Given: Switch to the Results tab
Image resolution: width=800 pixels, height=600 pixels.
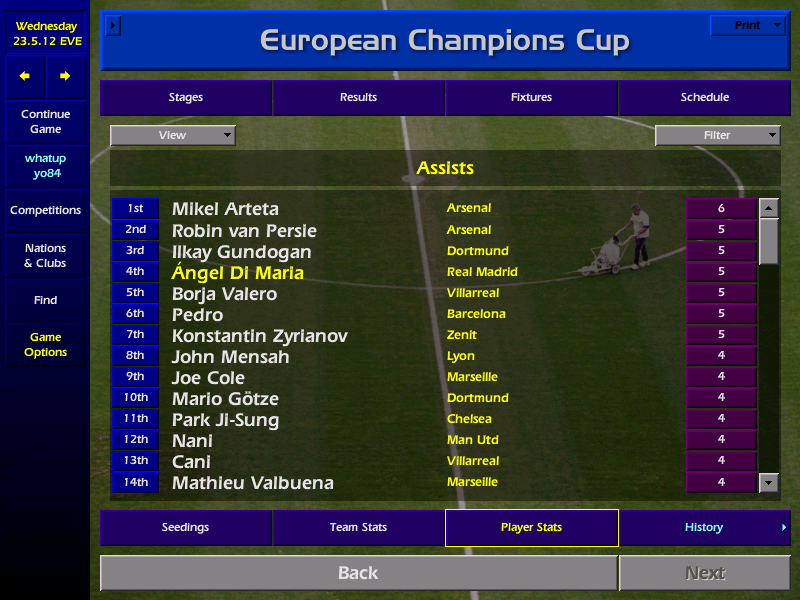Looking at the screenshot, I should click(x=358, y=97).
